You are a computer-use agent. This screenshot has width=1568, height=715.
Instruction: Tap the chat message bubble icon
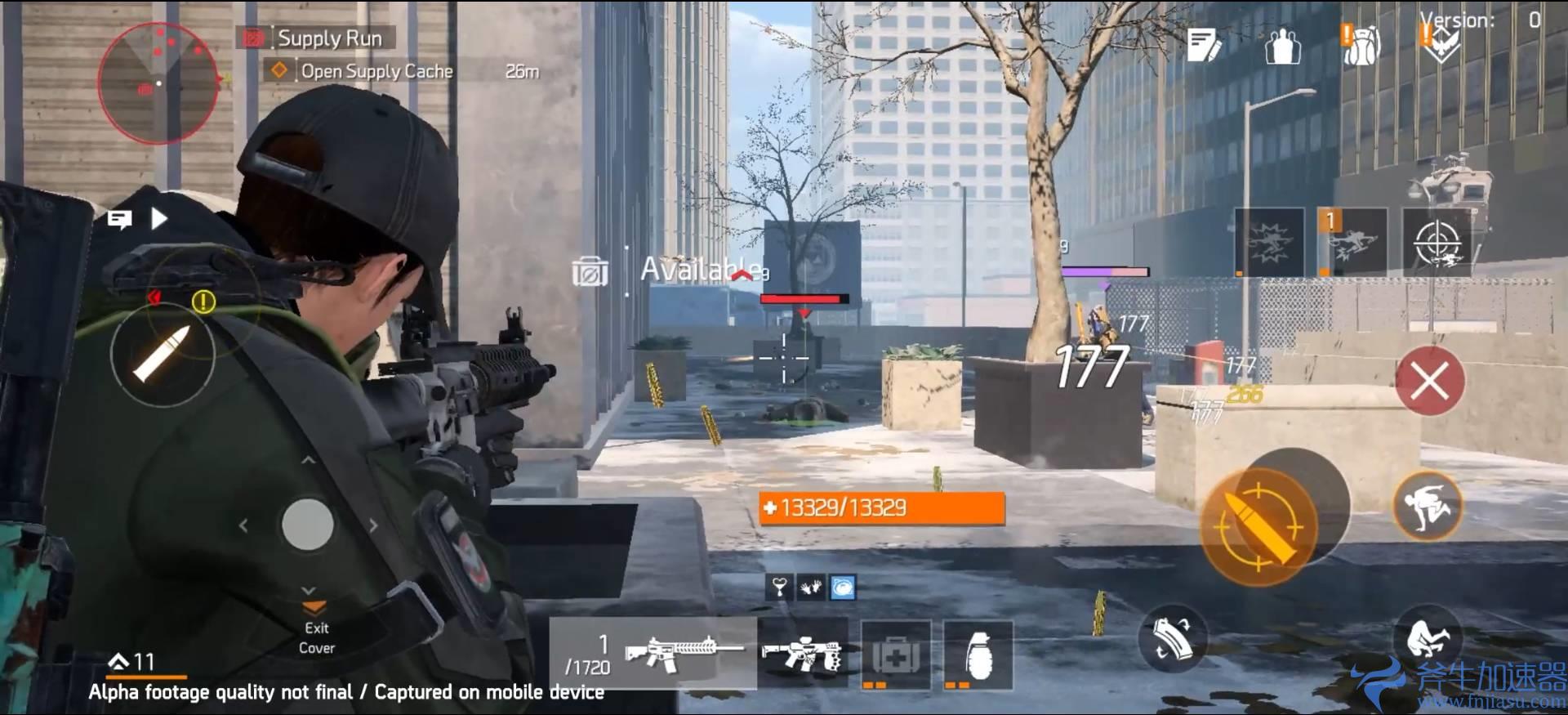121,219
